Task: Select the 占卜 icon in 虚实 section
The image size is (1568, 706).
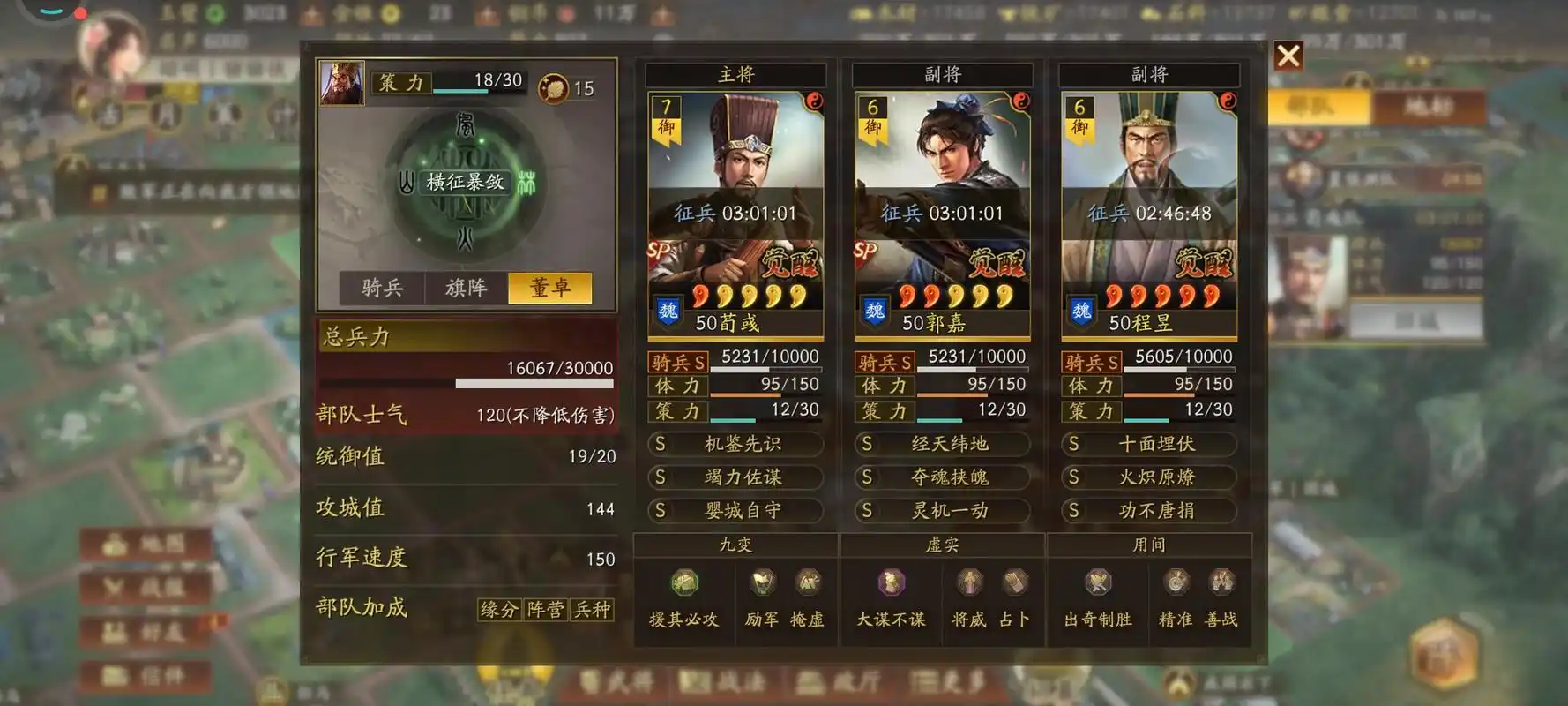Action: point(1014,584)
